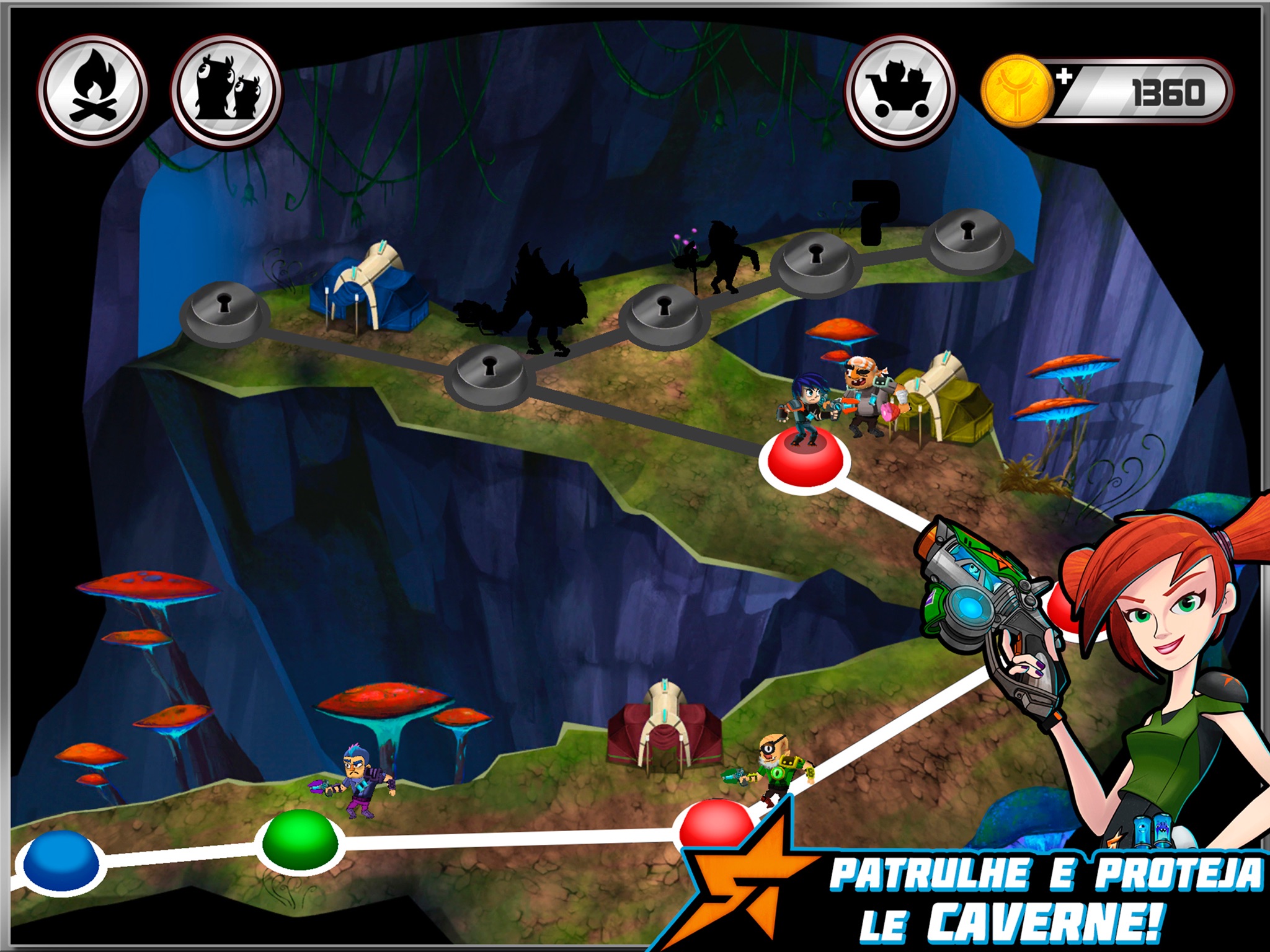Image resolution: width=1270 pixels, height=952 pixels.
Task: Open the mine cart shop
Action: click(x=901, y=91)
